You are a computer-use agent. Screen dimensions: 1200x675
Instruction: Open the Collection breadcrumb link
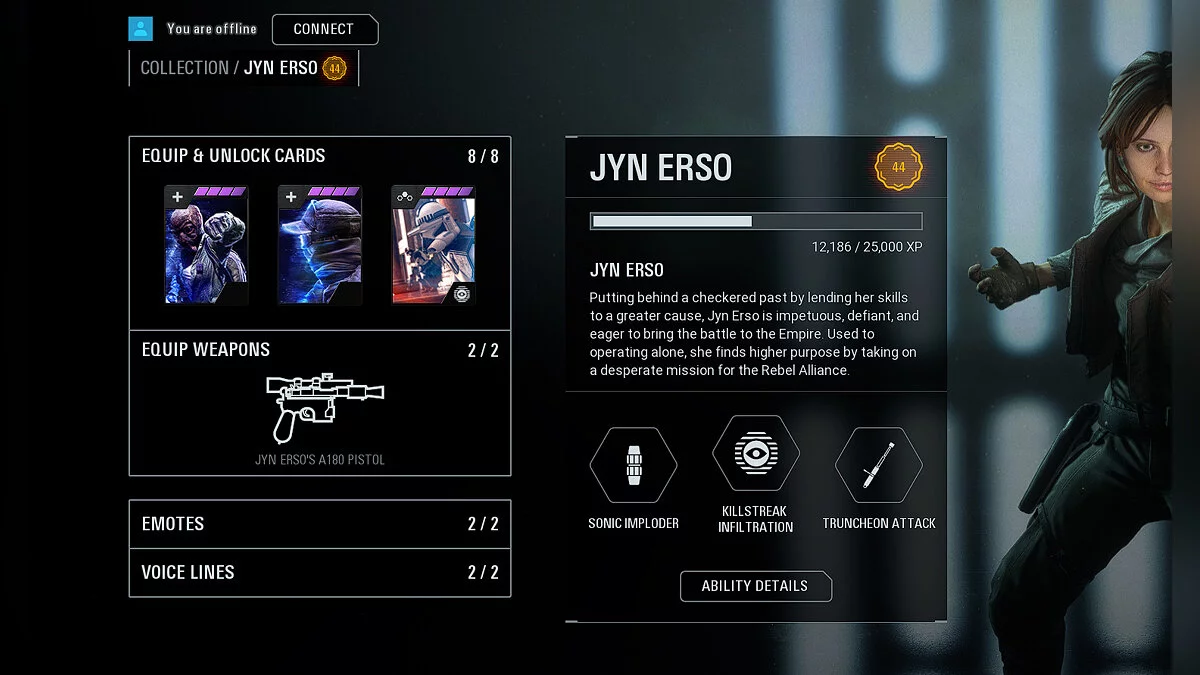point(184,68)
